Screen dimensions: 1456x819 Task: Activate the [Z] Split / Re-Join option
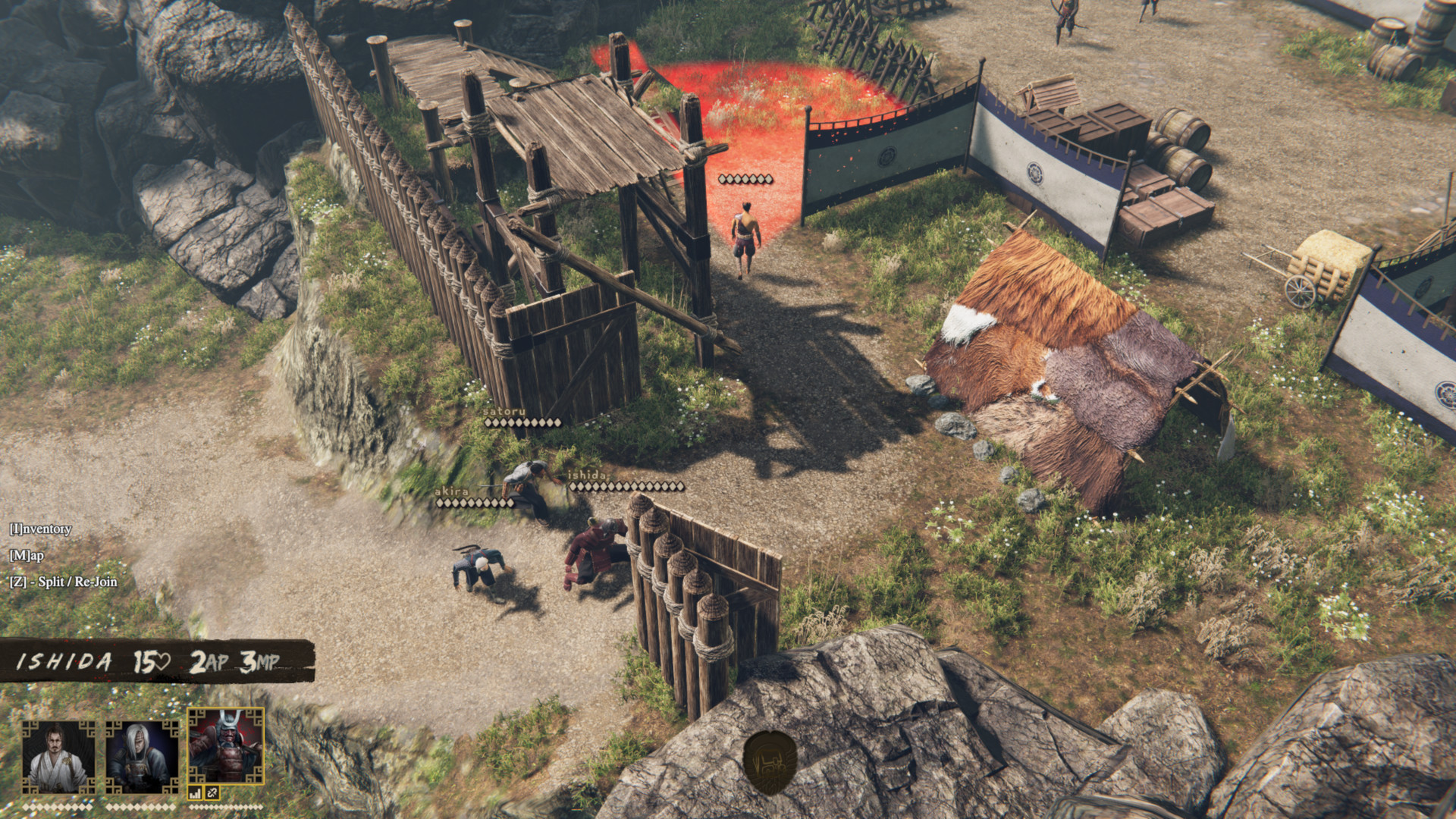(x=66, y=582)
